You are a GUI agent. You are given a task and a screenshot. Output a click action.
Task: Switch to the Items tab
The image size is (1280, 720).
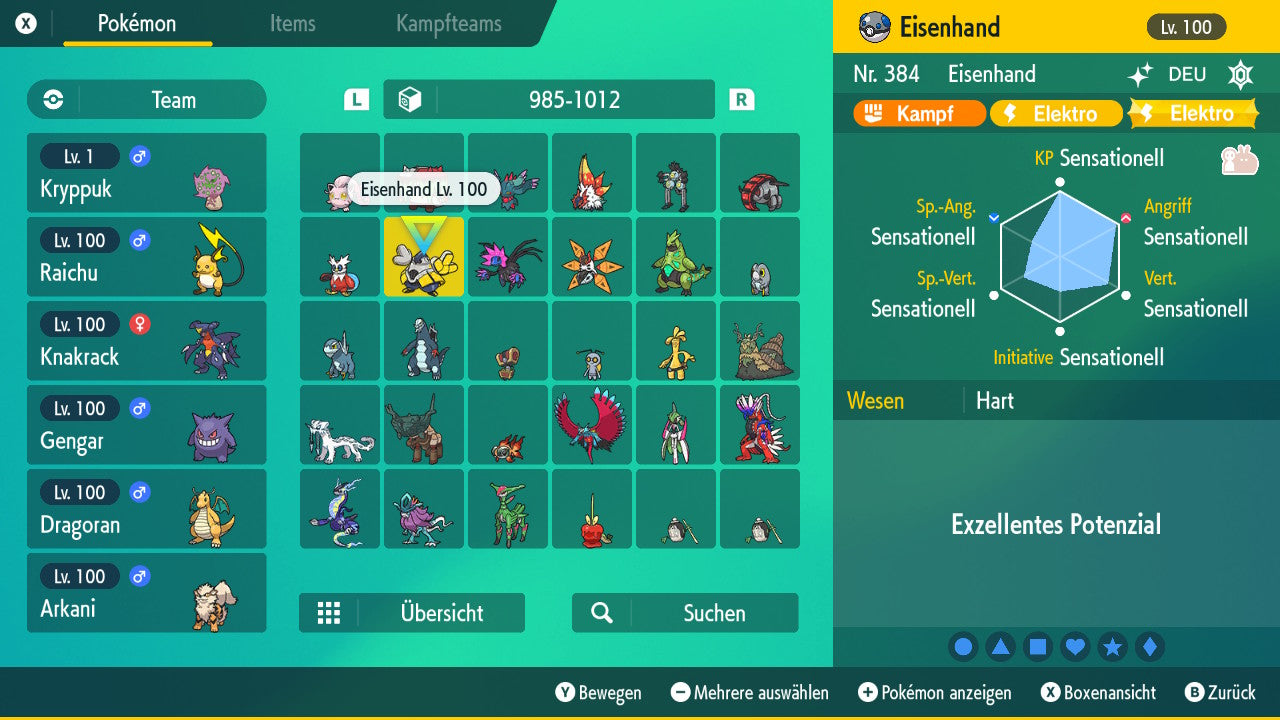(x=292, y=24)
